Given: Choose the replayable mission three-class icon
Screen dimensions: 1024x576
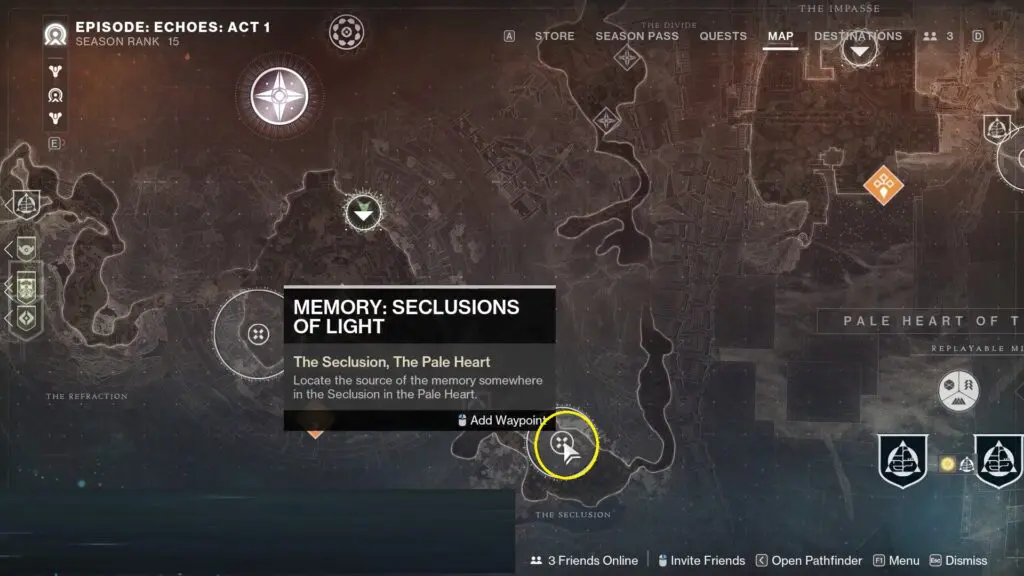Looking at the screenshot, I should point(958,390).
